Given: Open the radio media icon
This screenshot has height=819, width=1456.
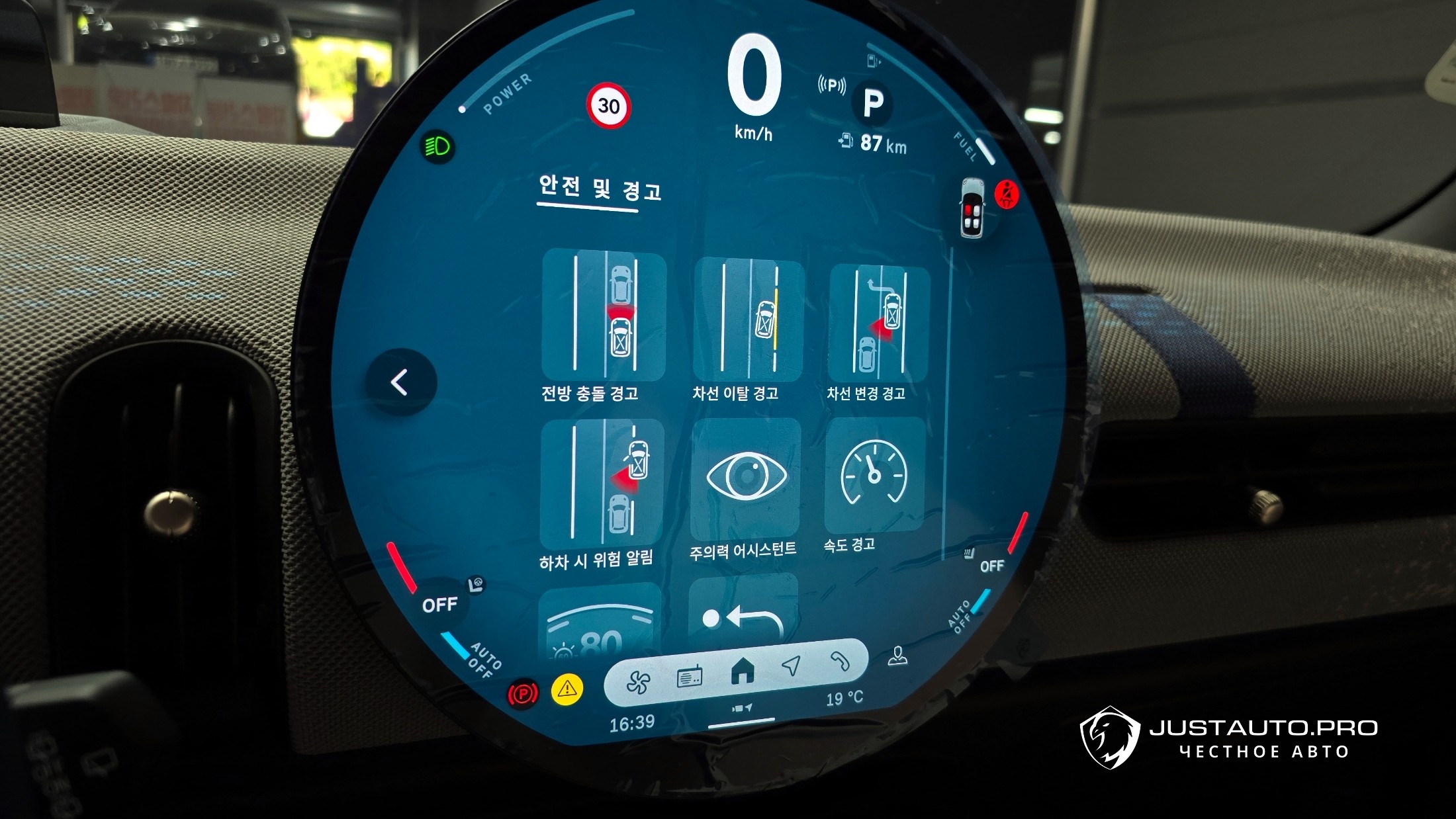Looking at the screenshot, I should (x=690, y=678).
